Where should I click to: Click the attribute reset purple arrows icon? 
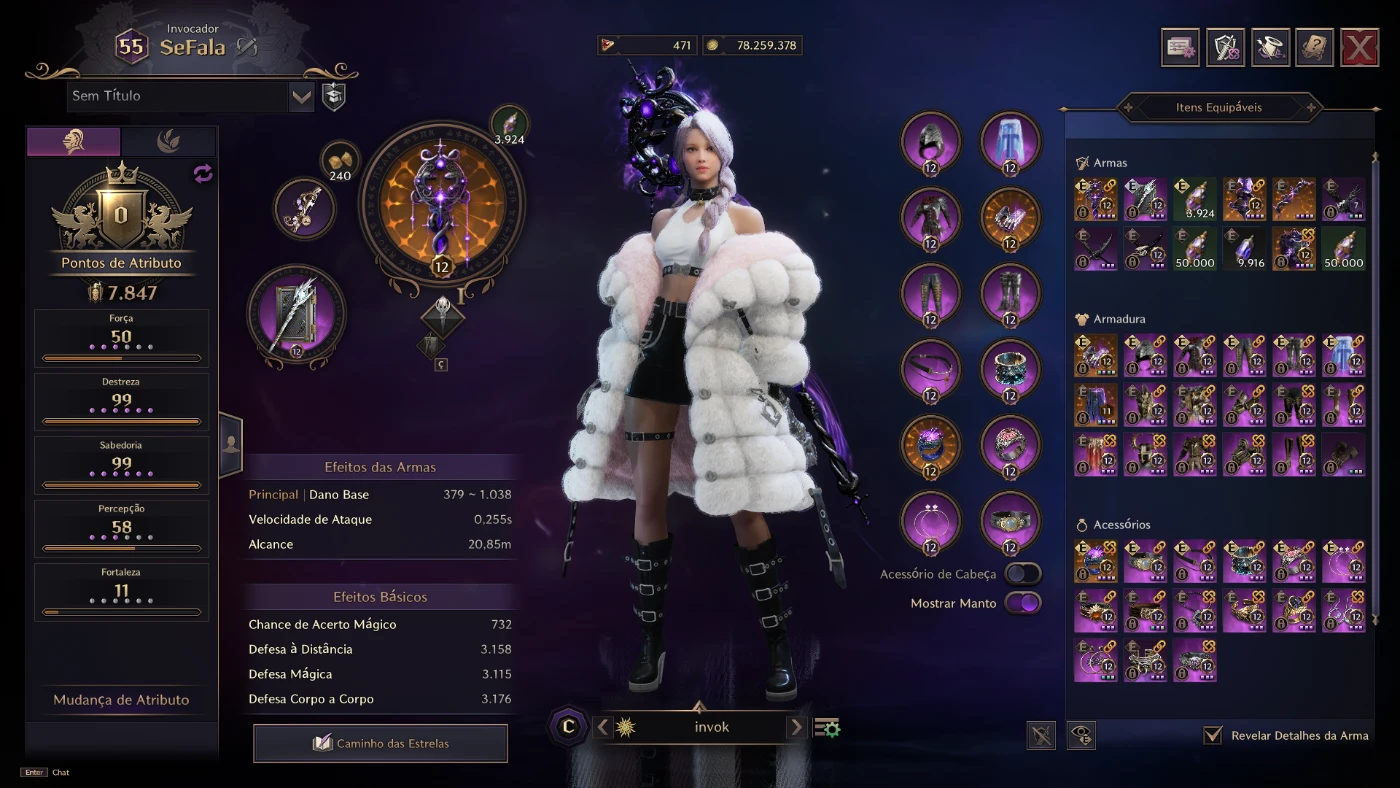[x=203, y=174]
